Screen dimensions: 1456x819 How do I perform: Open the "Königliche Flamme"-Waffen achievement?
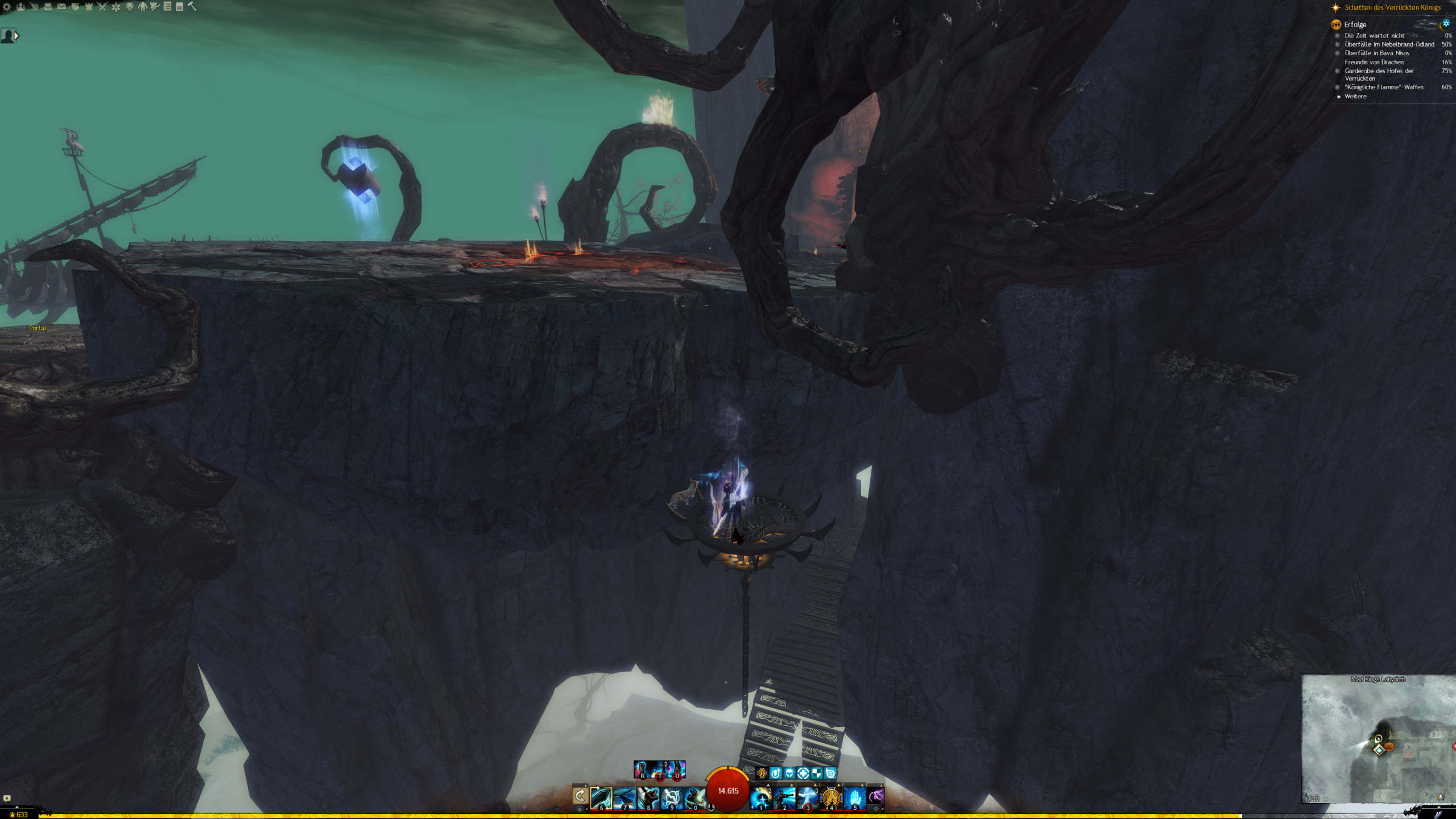1384,87
